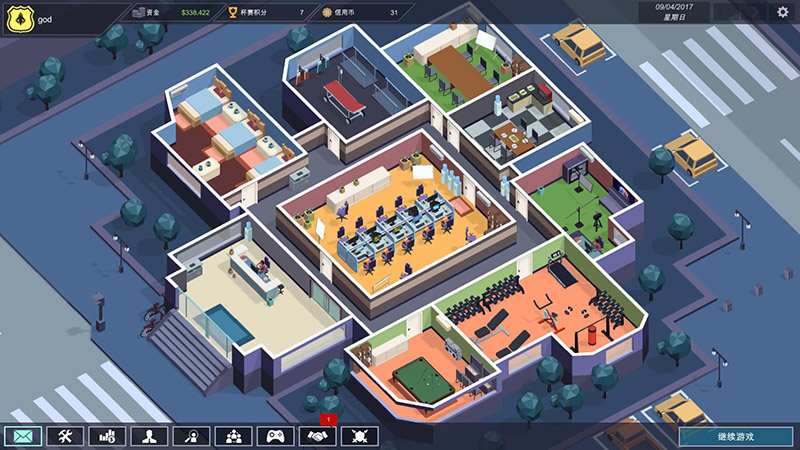Open the mail envelope inbox

point(21,436)
